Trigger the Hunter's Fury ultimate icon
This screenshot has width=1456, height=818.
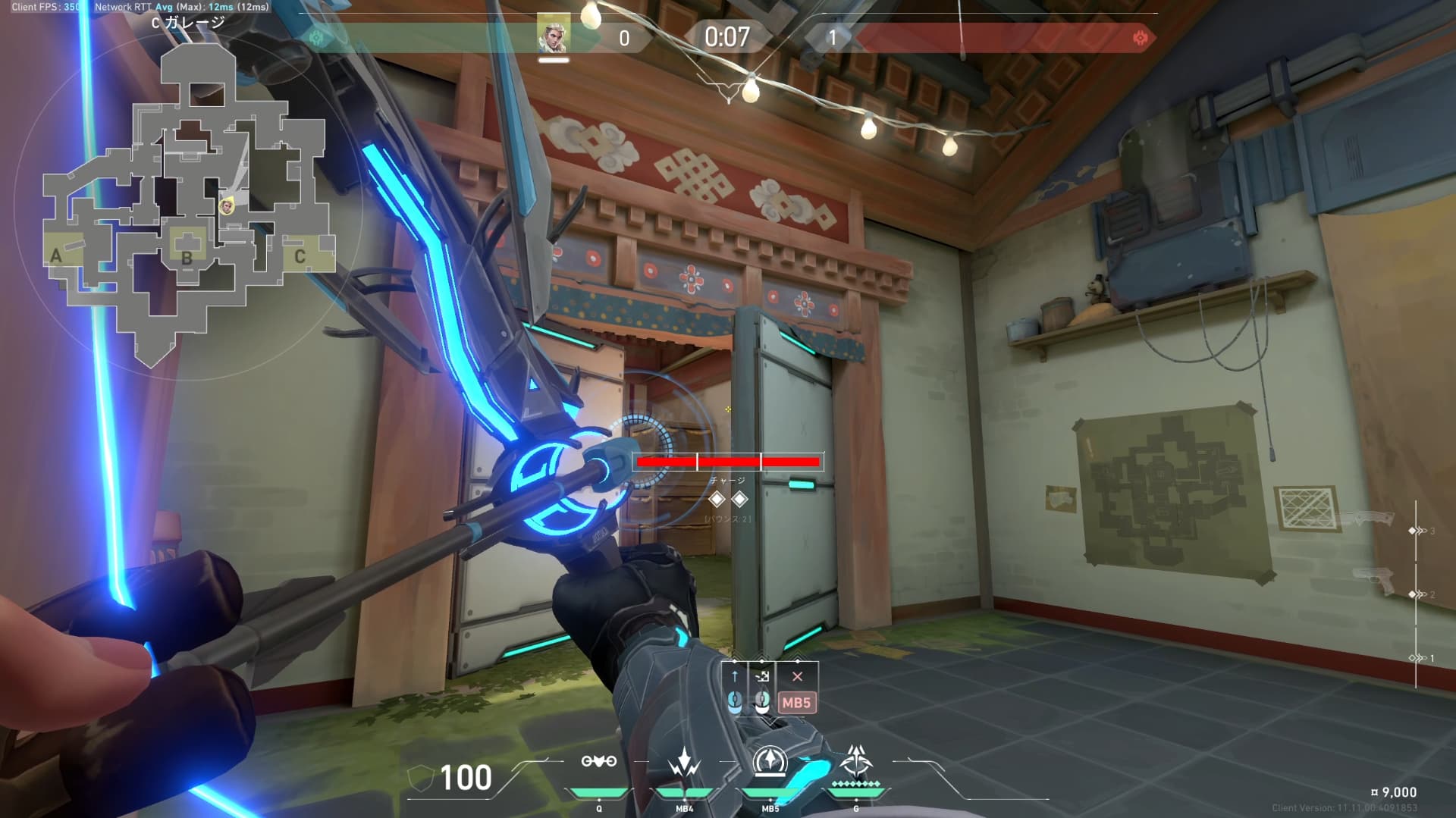(856, 761)
